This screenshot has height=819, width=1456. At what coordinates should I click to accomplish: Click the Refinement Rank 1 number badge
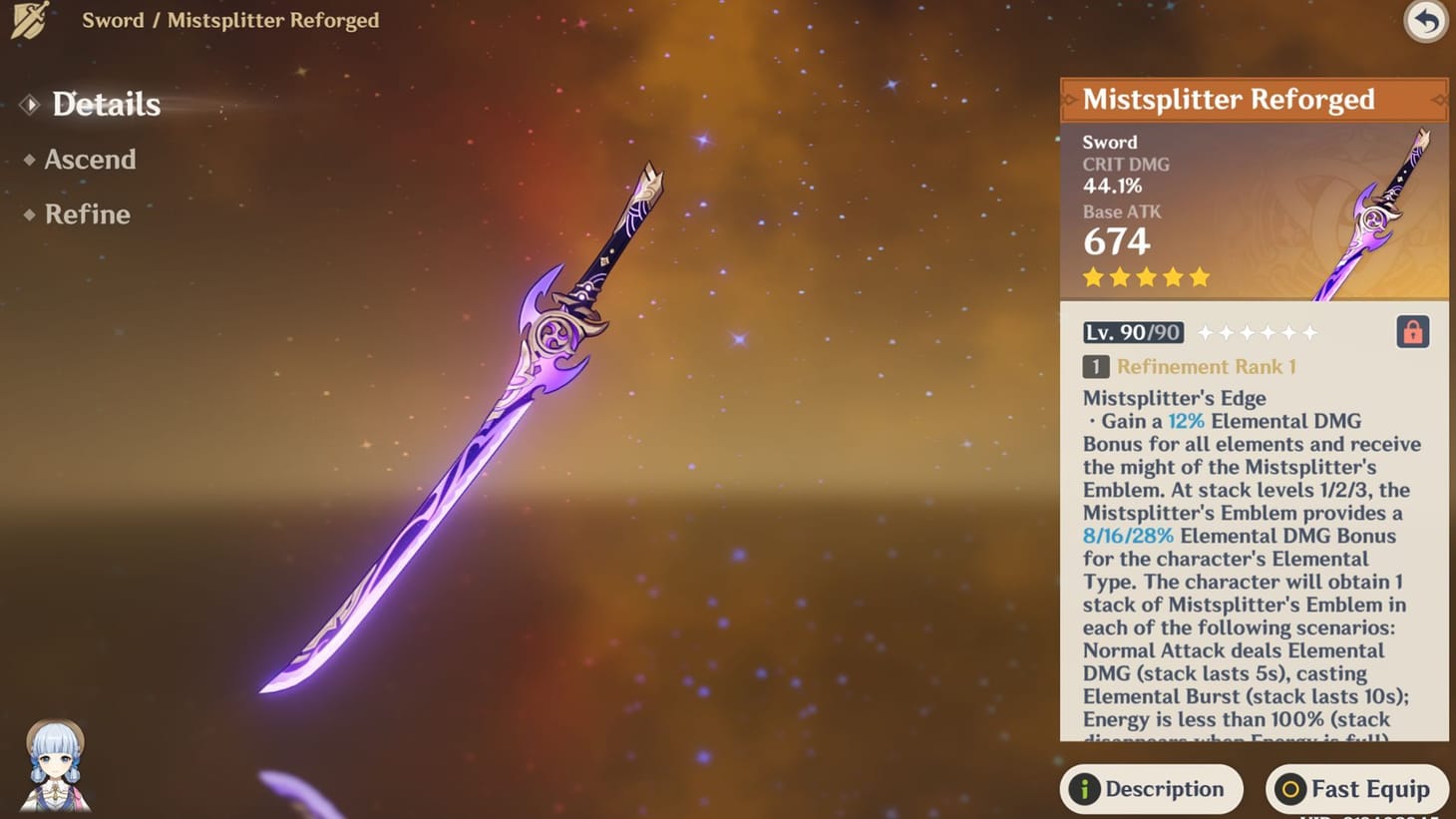point(1094,366)
